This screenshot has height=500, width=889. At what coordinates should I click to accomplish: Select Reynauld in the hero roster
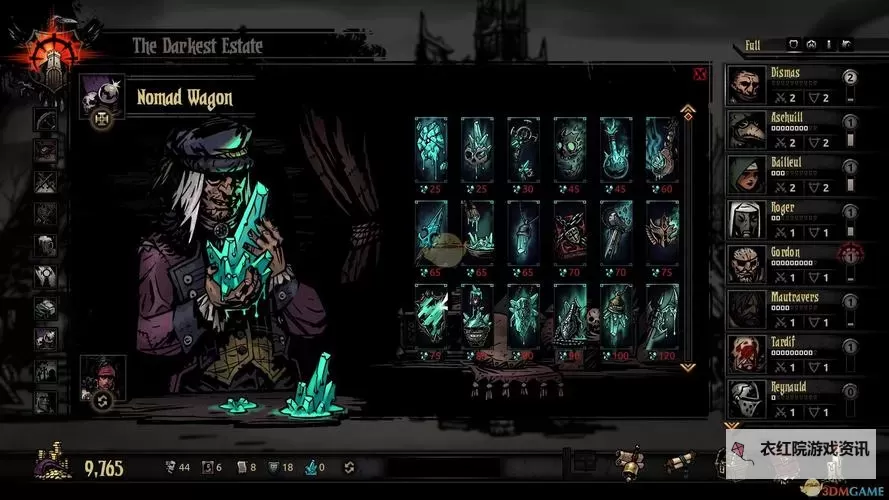point(790,400)
